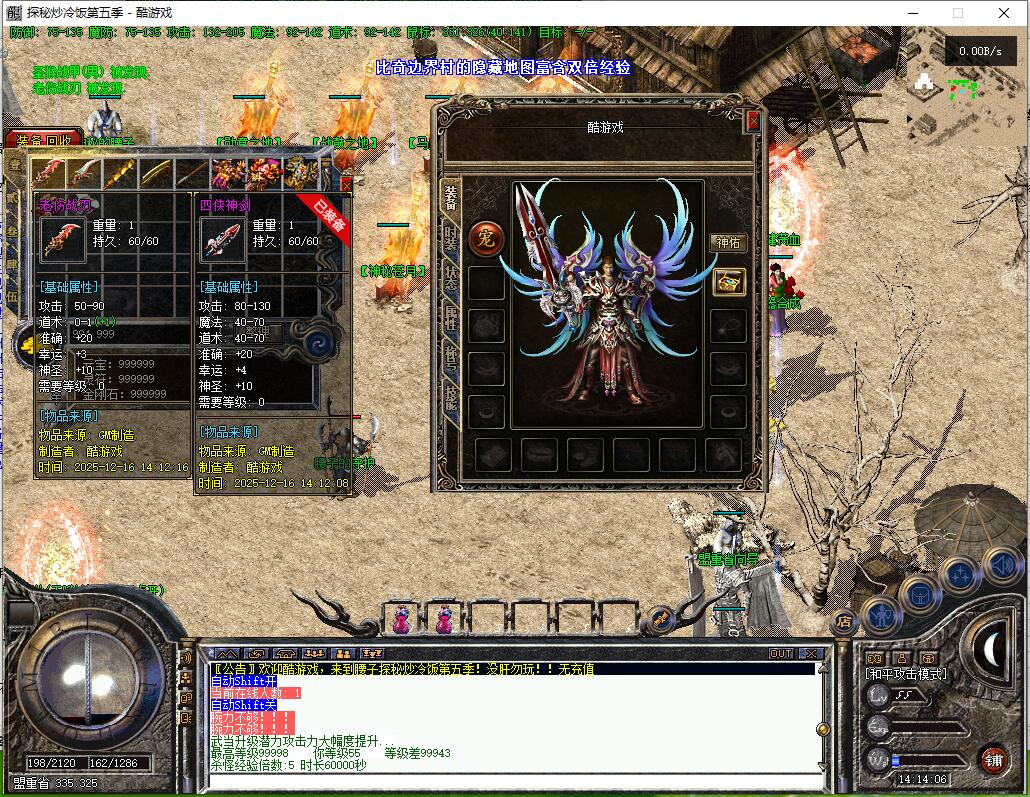The image size is (1030, 797).
Task: Open the 神佑 blessing button
Action: coord(727,242)
